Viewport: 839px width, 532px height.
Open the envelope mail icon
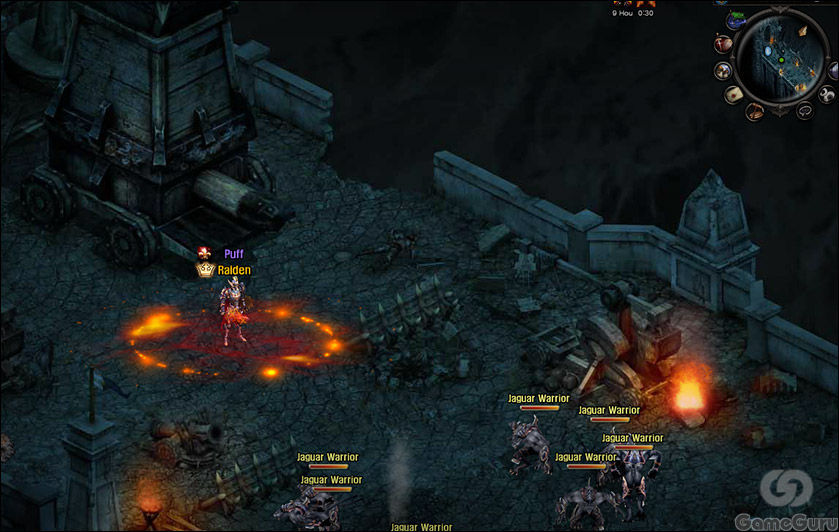point(734,94)
